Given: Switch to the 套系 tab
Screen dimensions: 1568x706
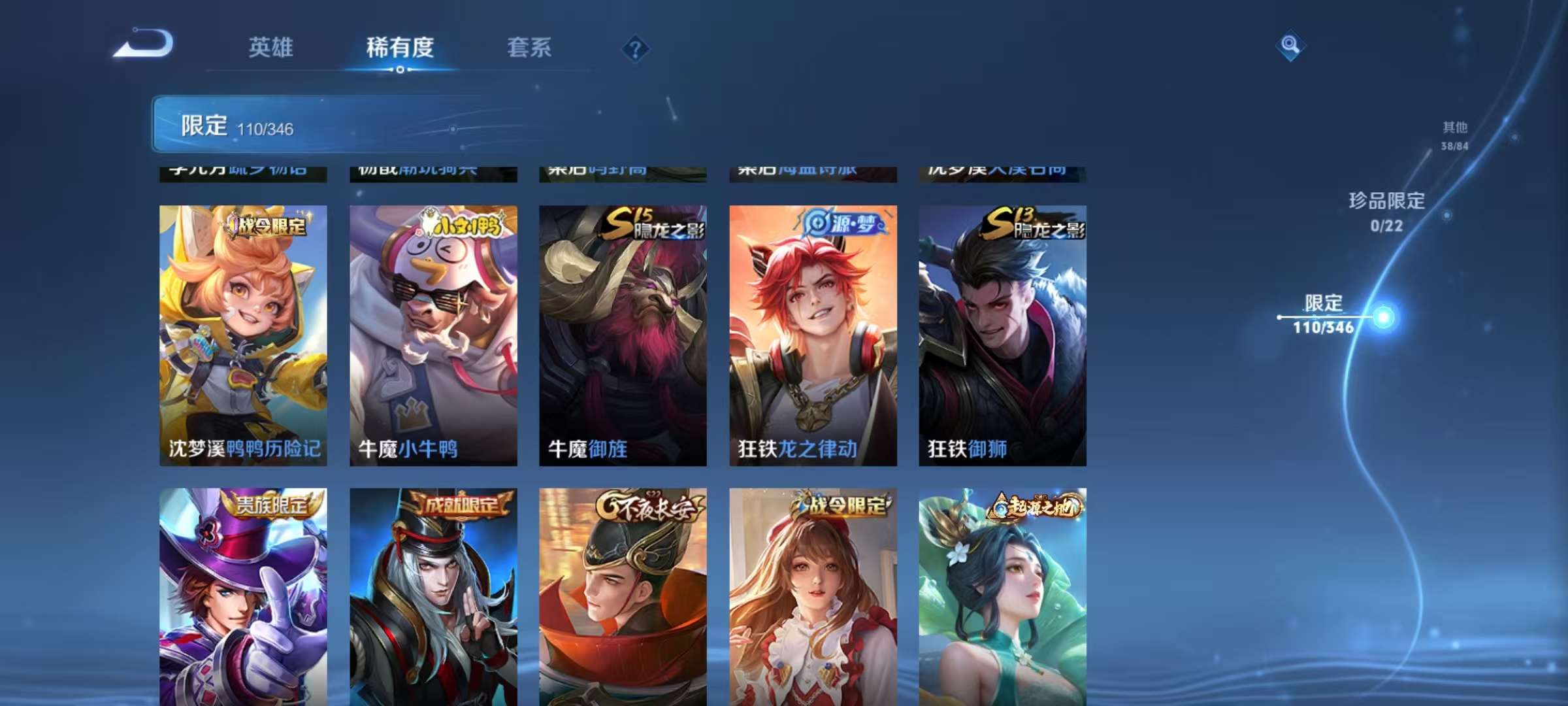Looking at the screenshot, I should pyautogui.click(x=529, y=47).
